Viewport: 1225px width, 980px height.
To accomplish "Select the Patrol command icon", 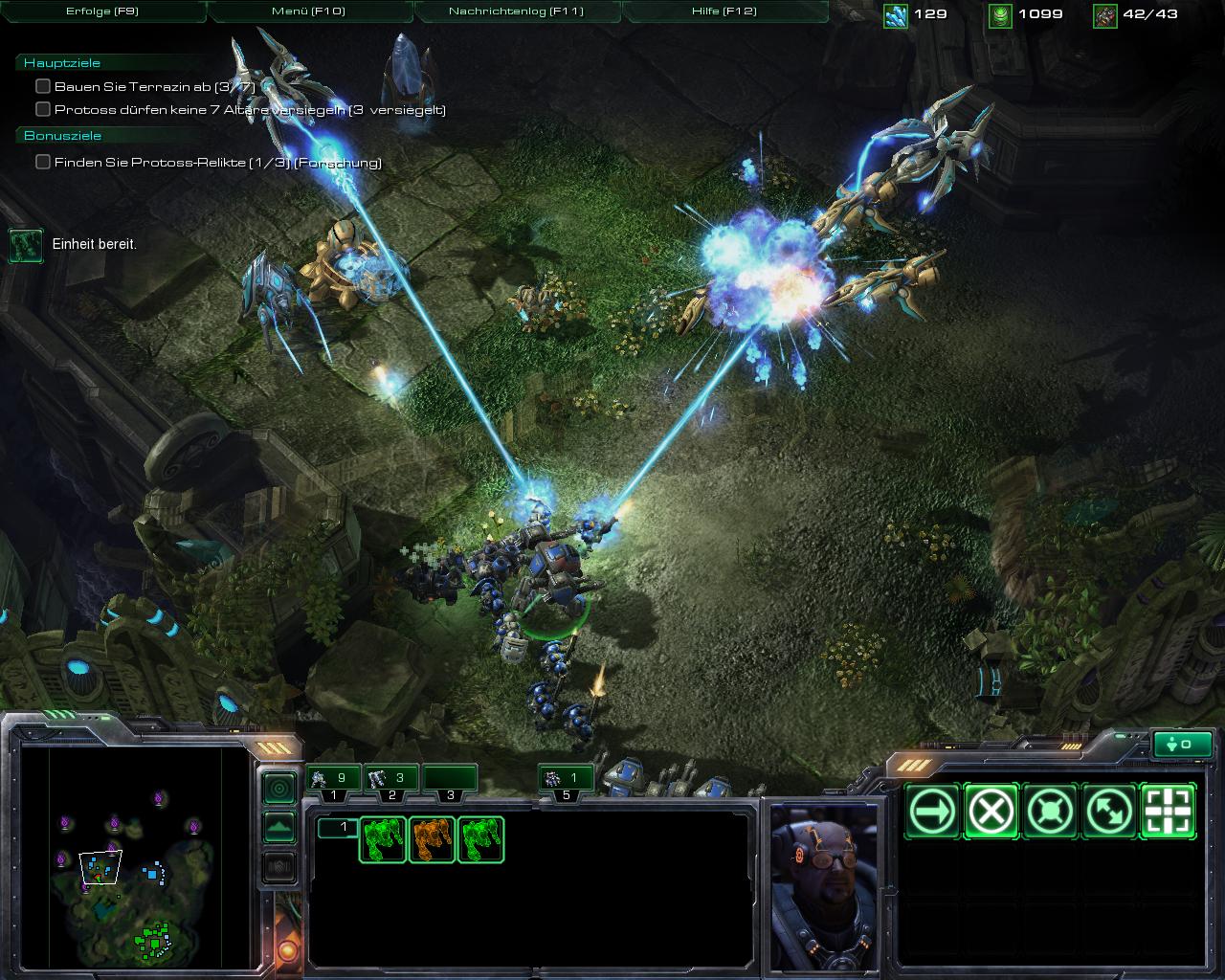I will (x=1107, y=811).
